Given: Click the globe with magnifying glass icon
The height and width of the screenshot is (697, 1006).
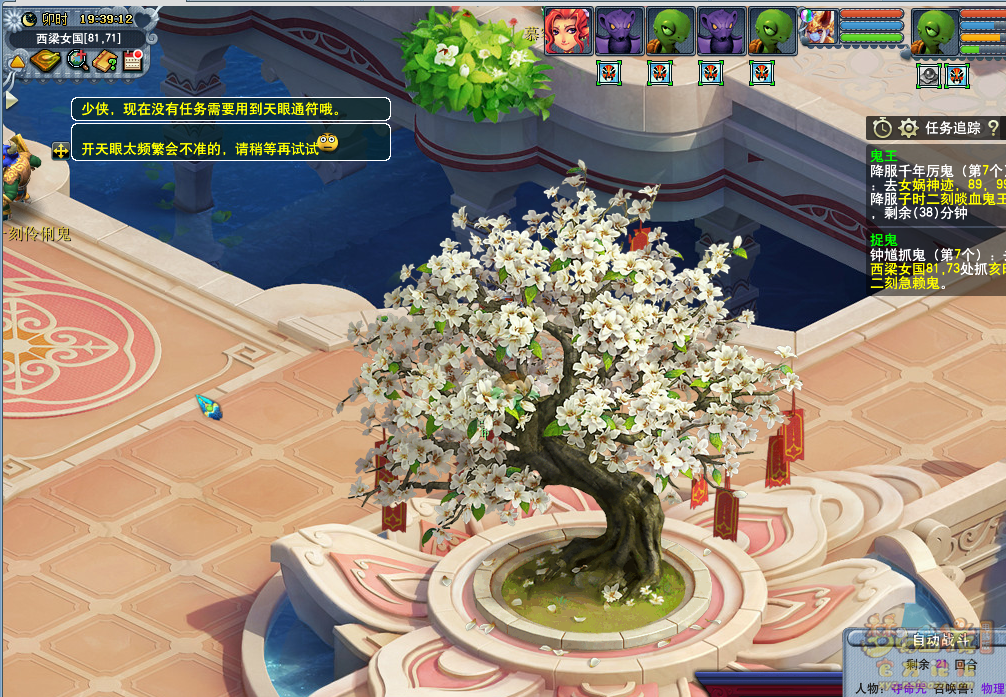Looking at the screenshot, I should tap(77, 61).
